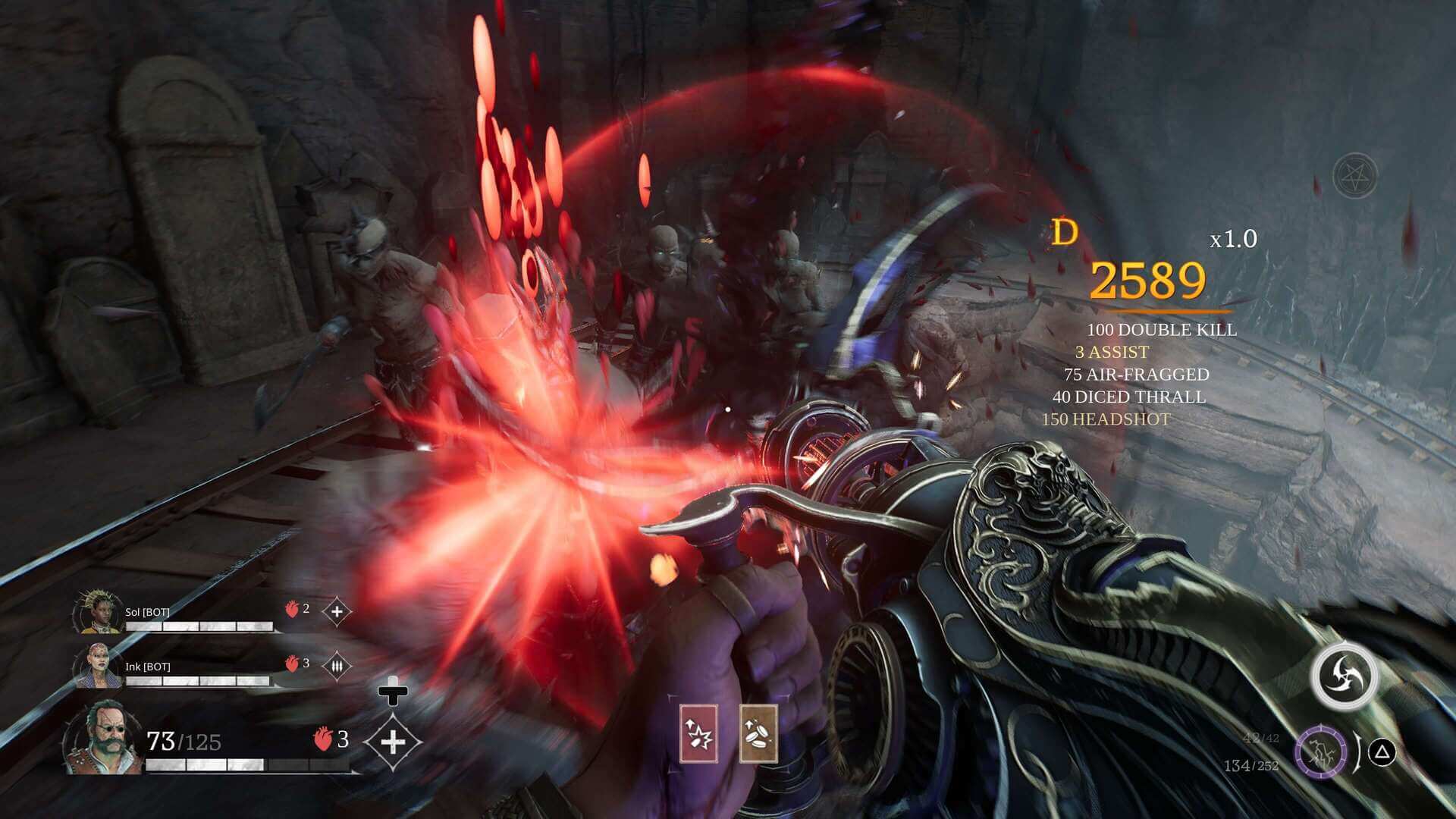Screen dimensions: 1456x819
Task: Activate the purple lightning ultimate ability
Action: [1320, 754]
